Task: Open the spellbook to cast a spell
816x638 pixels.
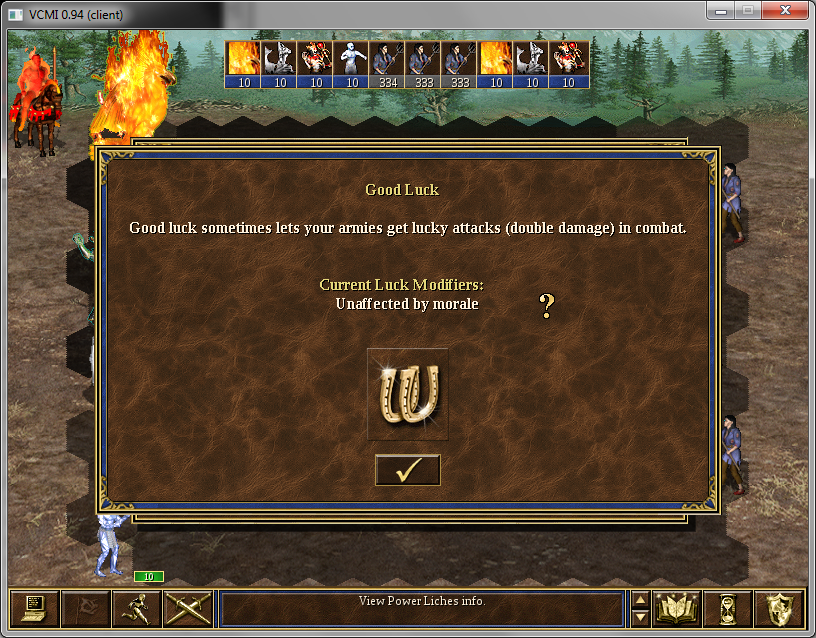Action: click(x=677, y=608)
